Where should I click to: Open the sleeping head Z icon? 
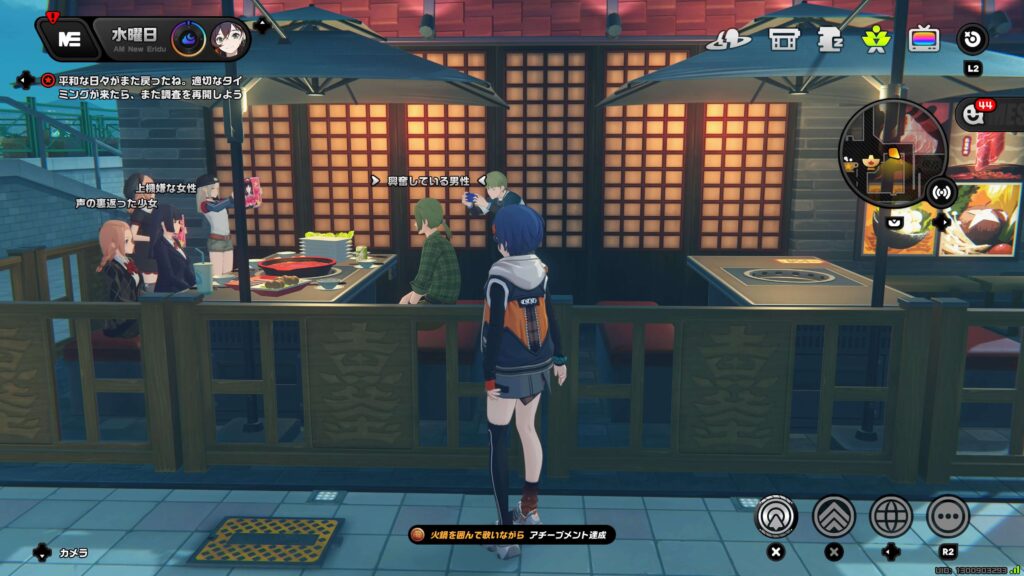click(x=829, y=39)
